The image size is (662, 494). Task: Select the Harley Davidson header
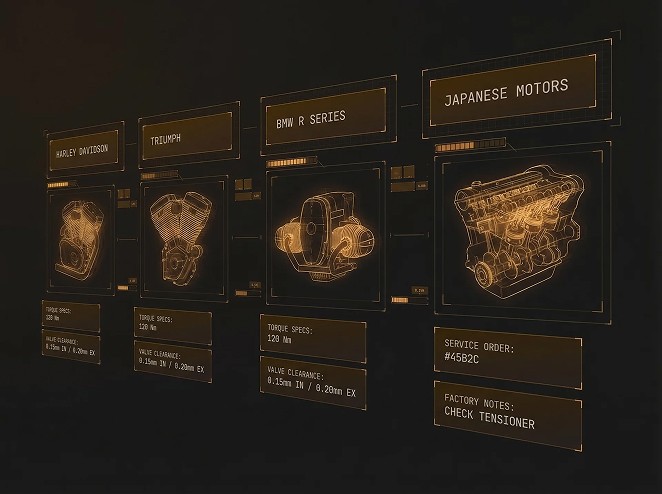pos(83,151)
